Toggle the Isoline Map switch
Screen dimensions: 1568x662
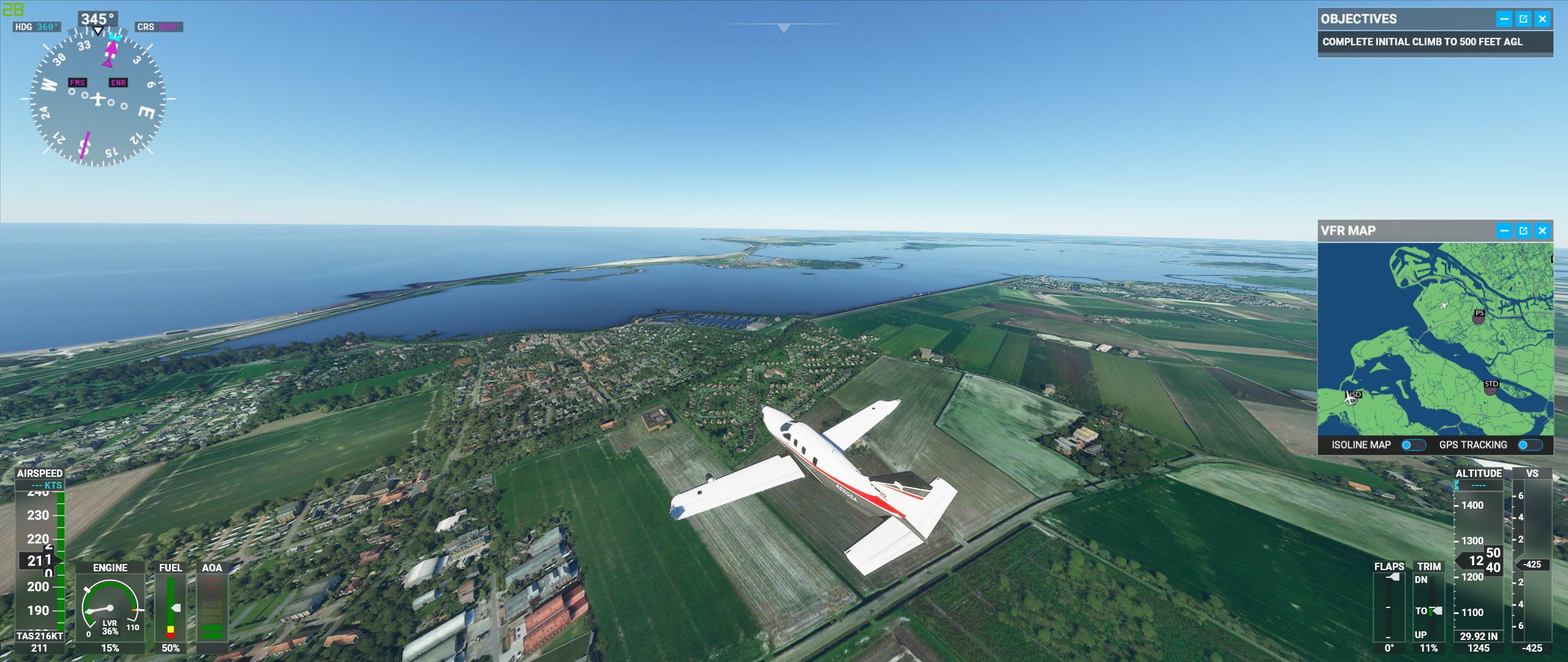[x=1413, y=445]
